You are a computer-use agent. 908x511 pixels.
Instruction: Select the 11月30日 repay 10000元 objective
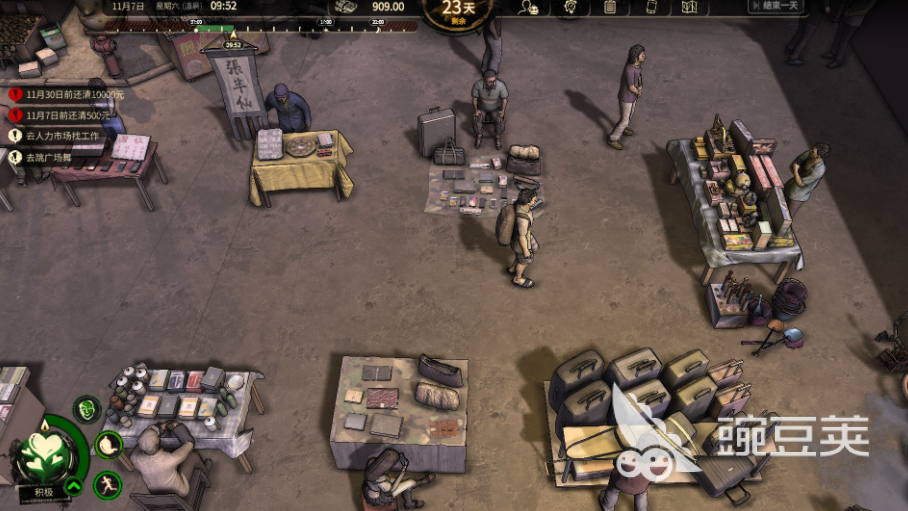(x=66, y=95)
